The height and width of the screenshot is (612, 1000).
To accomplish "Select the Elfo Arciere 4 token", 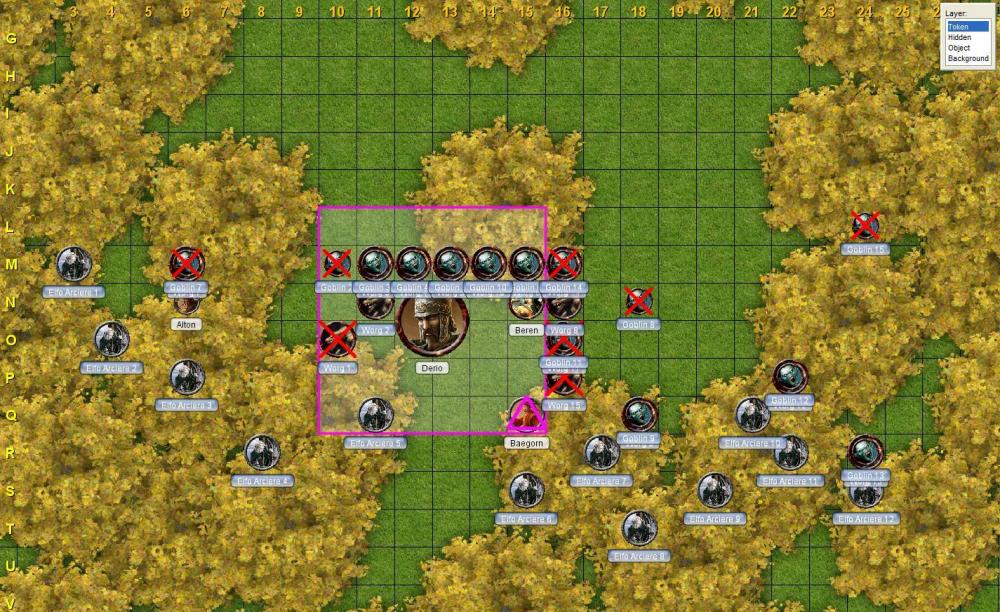I will tap(262, 453).
